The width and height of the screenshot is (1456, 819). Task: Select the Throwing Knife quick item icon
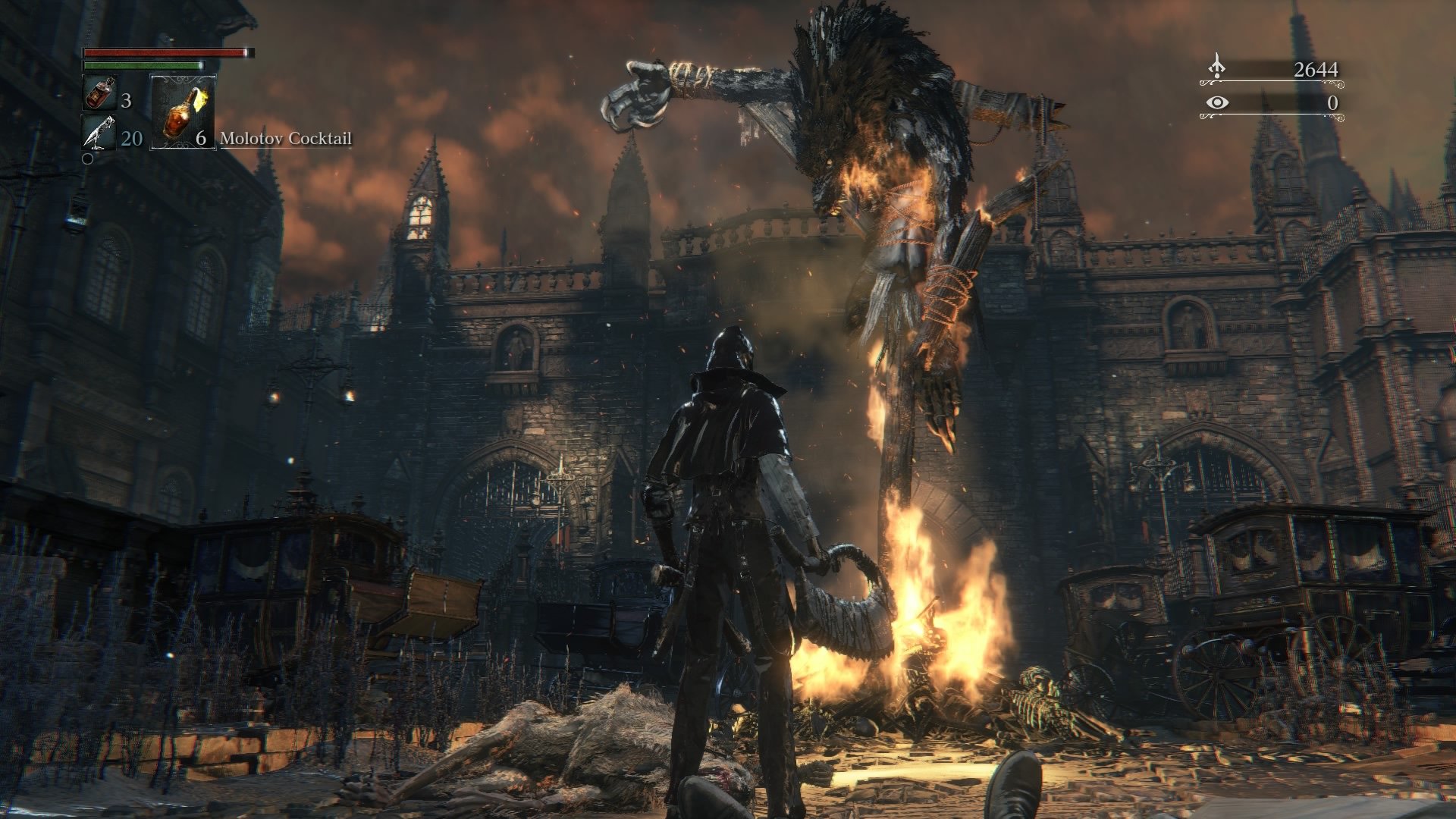(100, 132)
